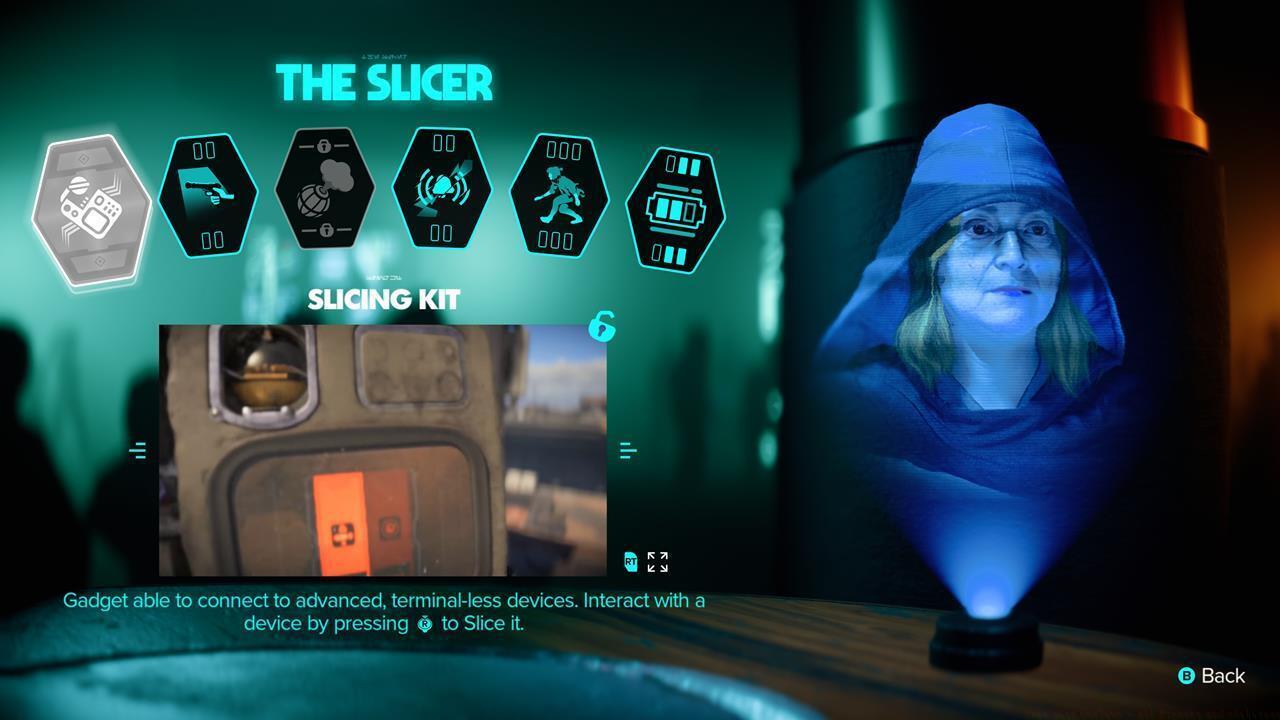The image size is (1280, 720).
Task: Select the spider droid jammer gadget icon
Action: [x=442, y=195]
